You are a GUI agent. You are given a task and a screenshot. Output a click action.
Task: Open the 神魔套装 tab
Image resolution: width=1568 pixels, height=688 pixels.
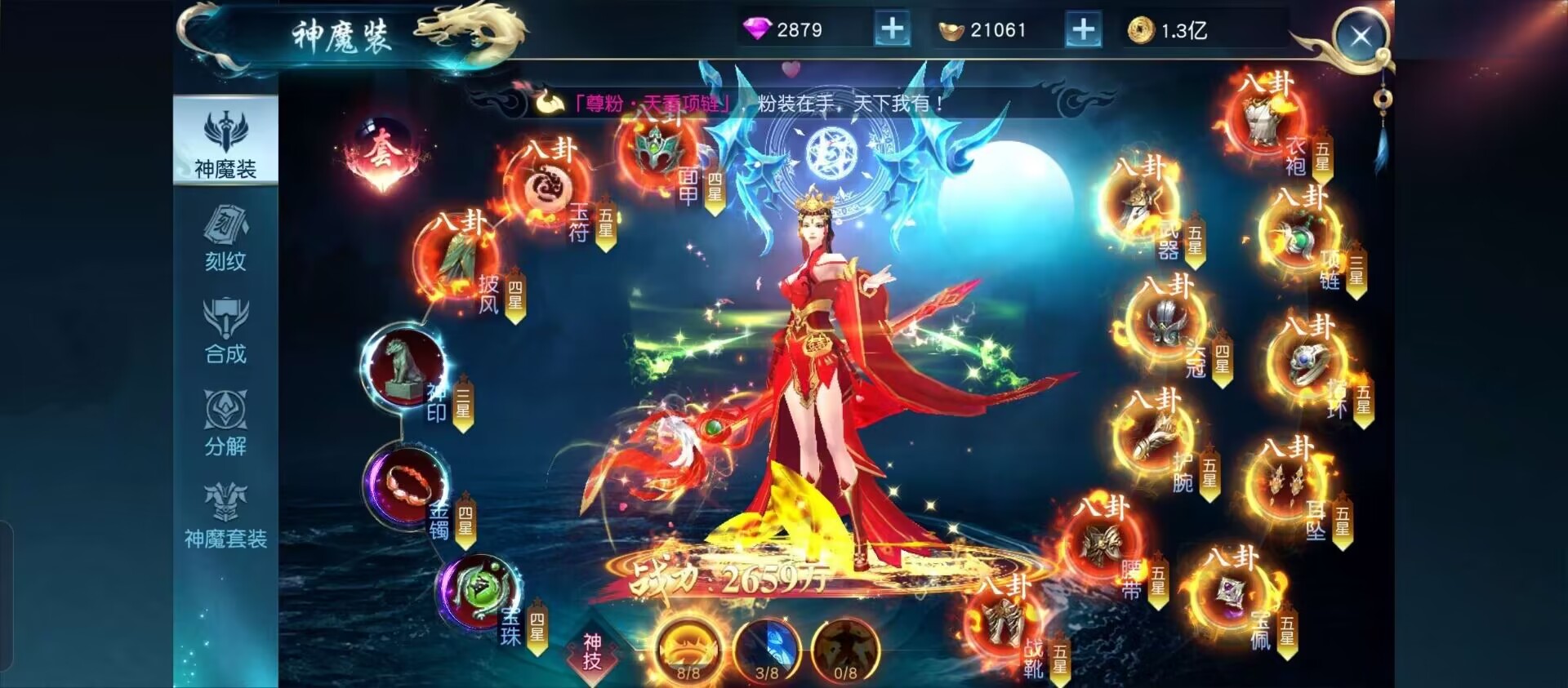point(225,516)
